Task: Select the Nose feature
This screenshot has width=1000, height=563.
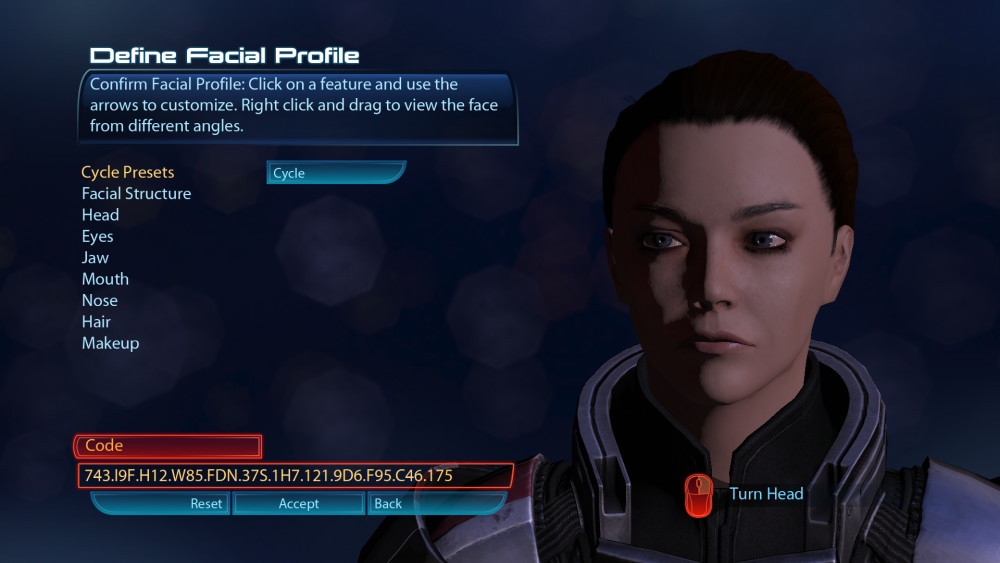Action: (99, 300)
